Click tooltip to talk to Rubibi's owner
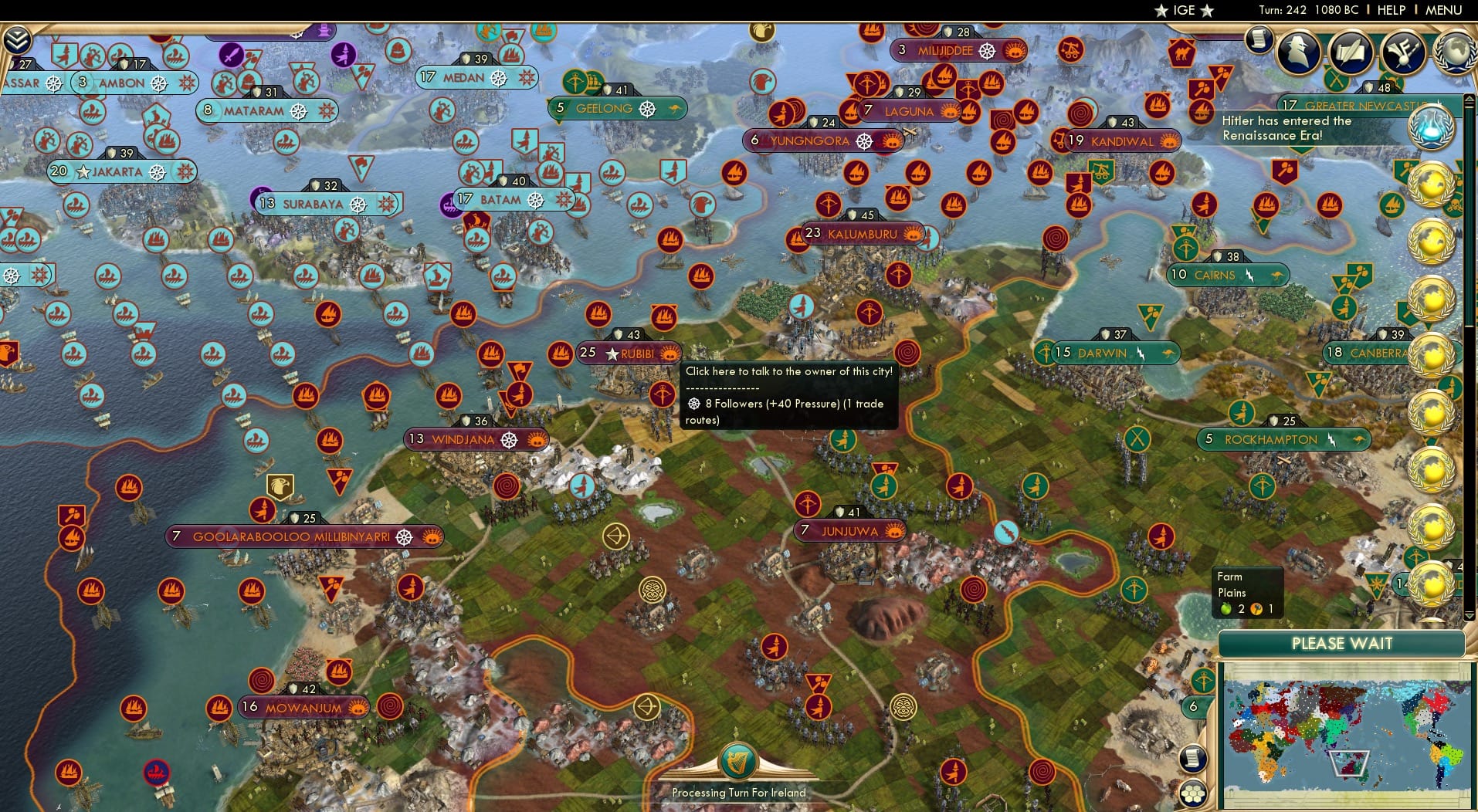Image resolution: width=1478 pixels, height=812 pixels. [x=787, y=370]
